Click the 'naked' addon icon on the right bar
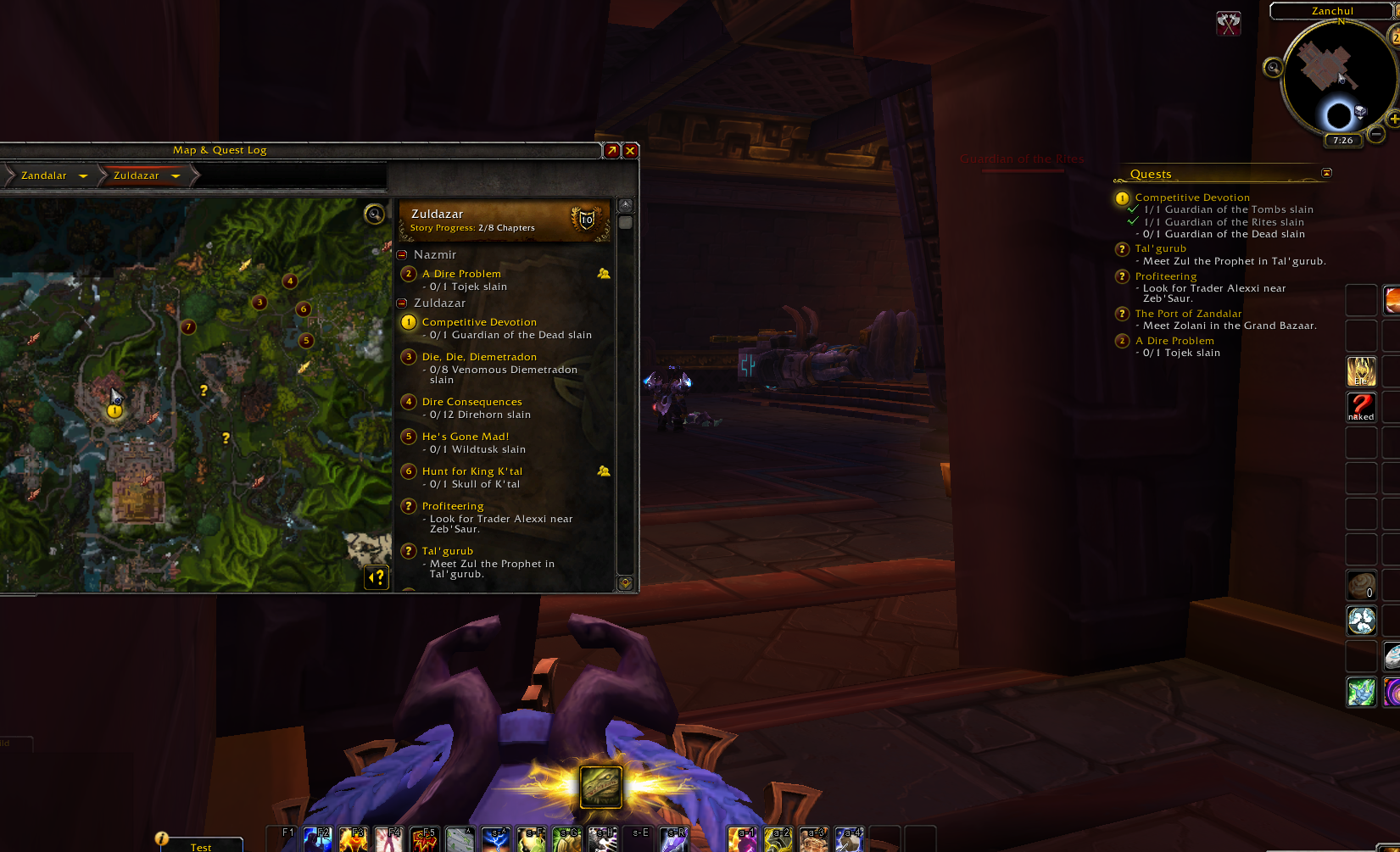The width and height of the screenshot is (1400, 852). [1361, 407]
